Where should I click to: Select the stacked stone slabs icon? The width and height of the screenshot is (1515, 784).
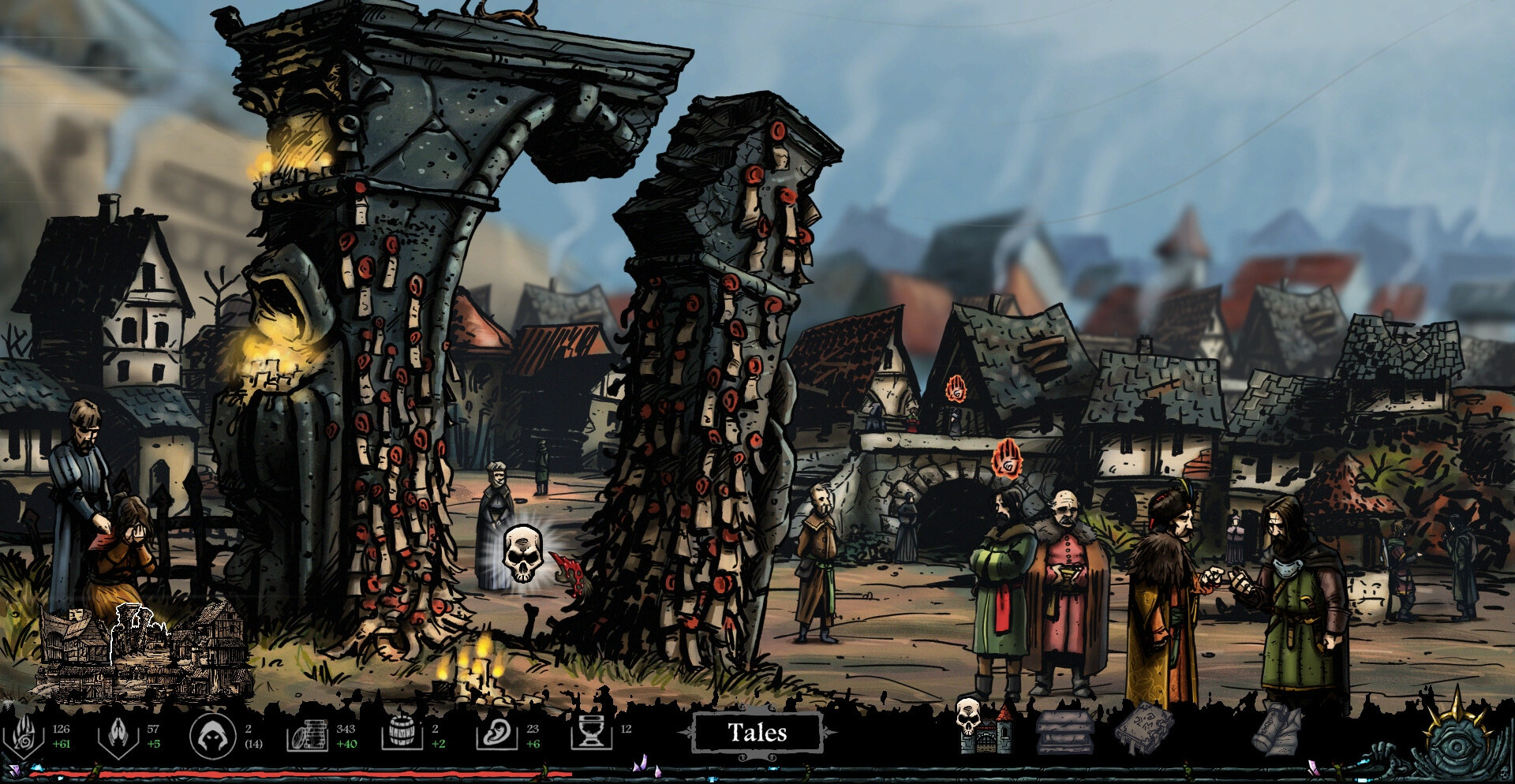(1064, 731)
